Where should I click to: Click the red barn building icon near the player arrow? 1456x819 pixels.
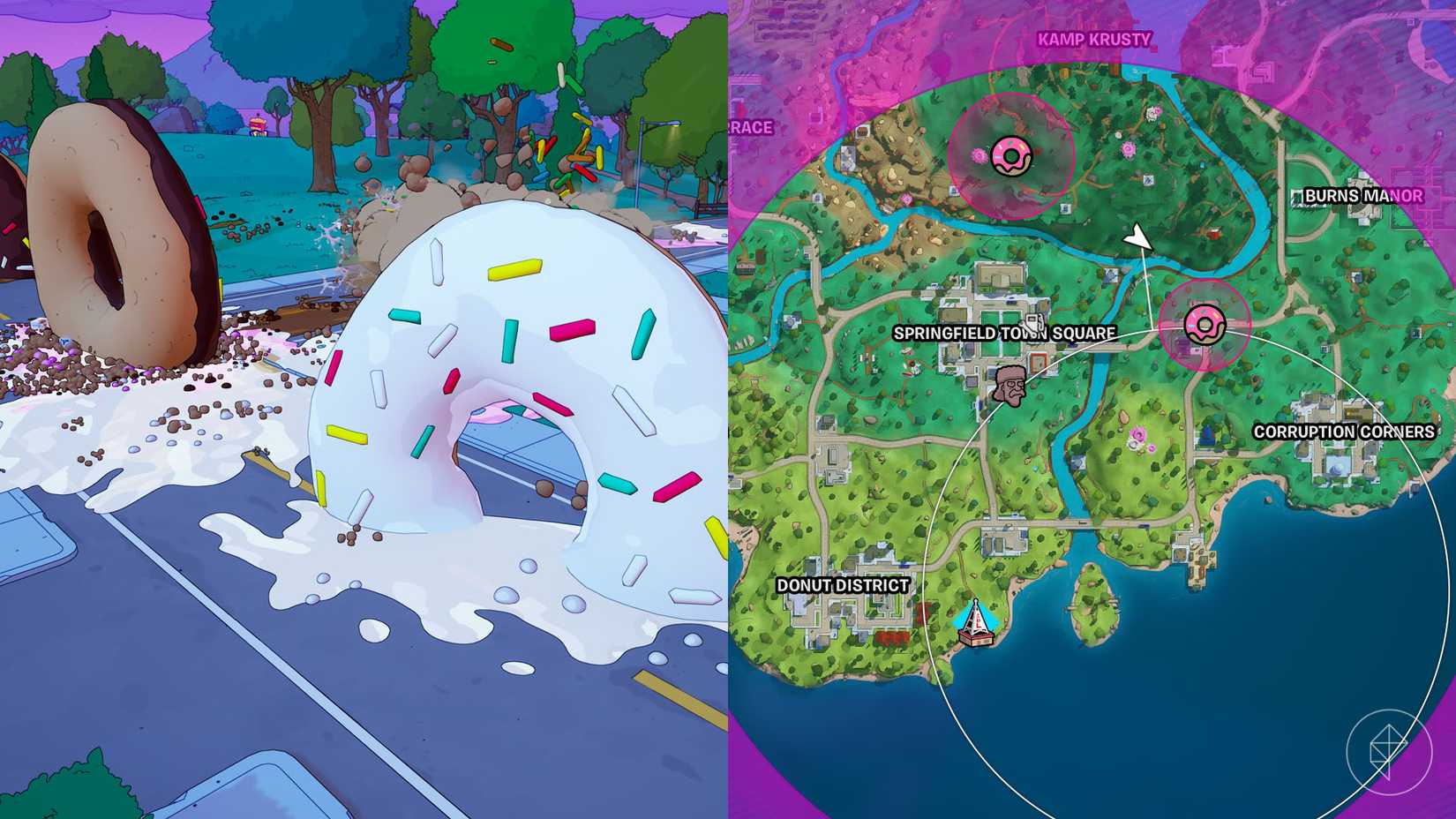click(1215, 233)
